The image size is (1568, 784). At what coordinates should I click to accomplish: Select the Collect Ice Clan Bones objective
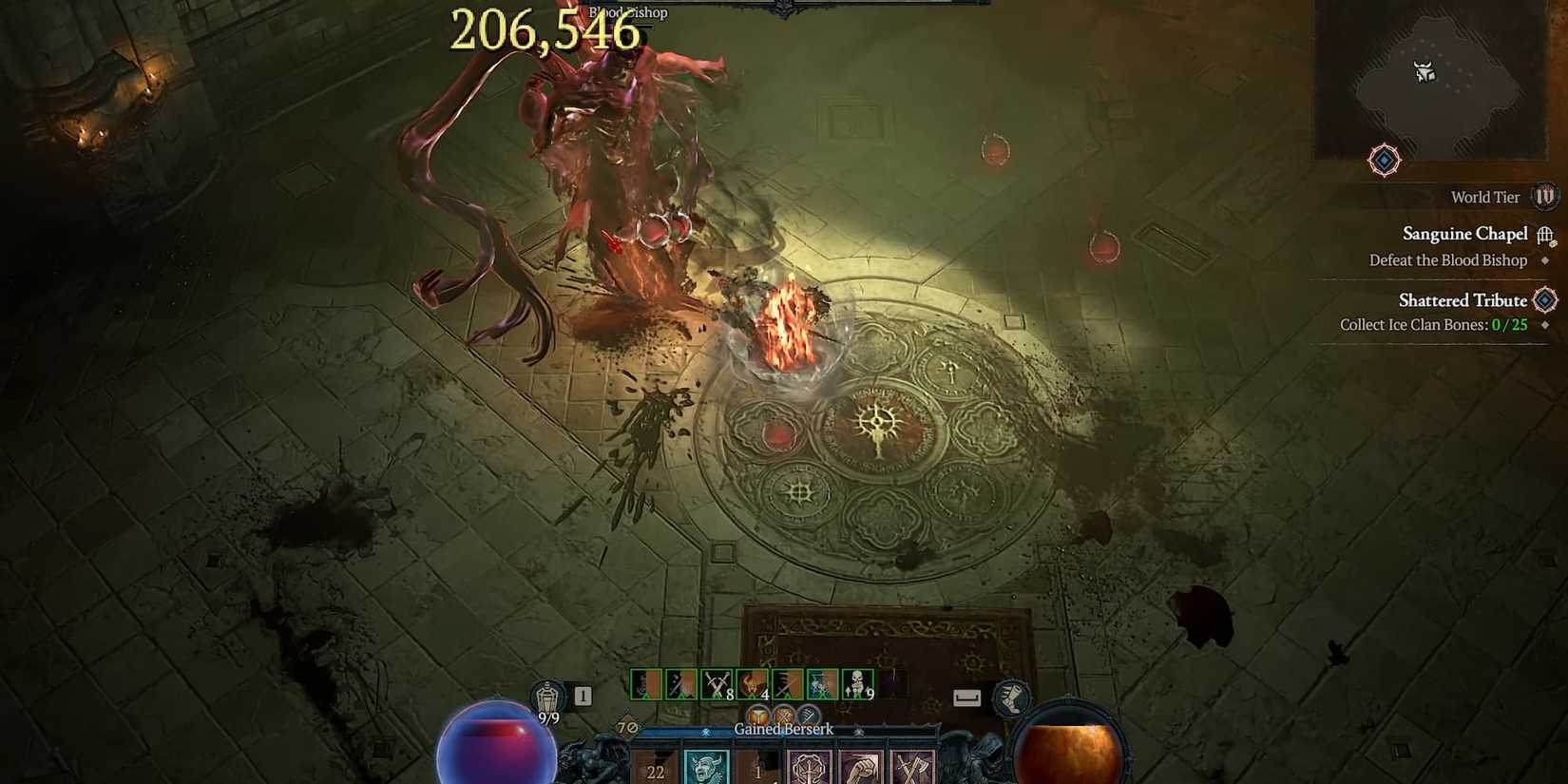(1424, 324)
